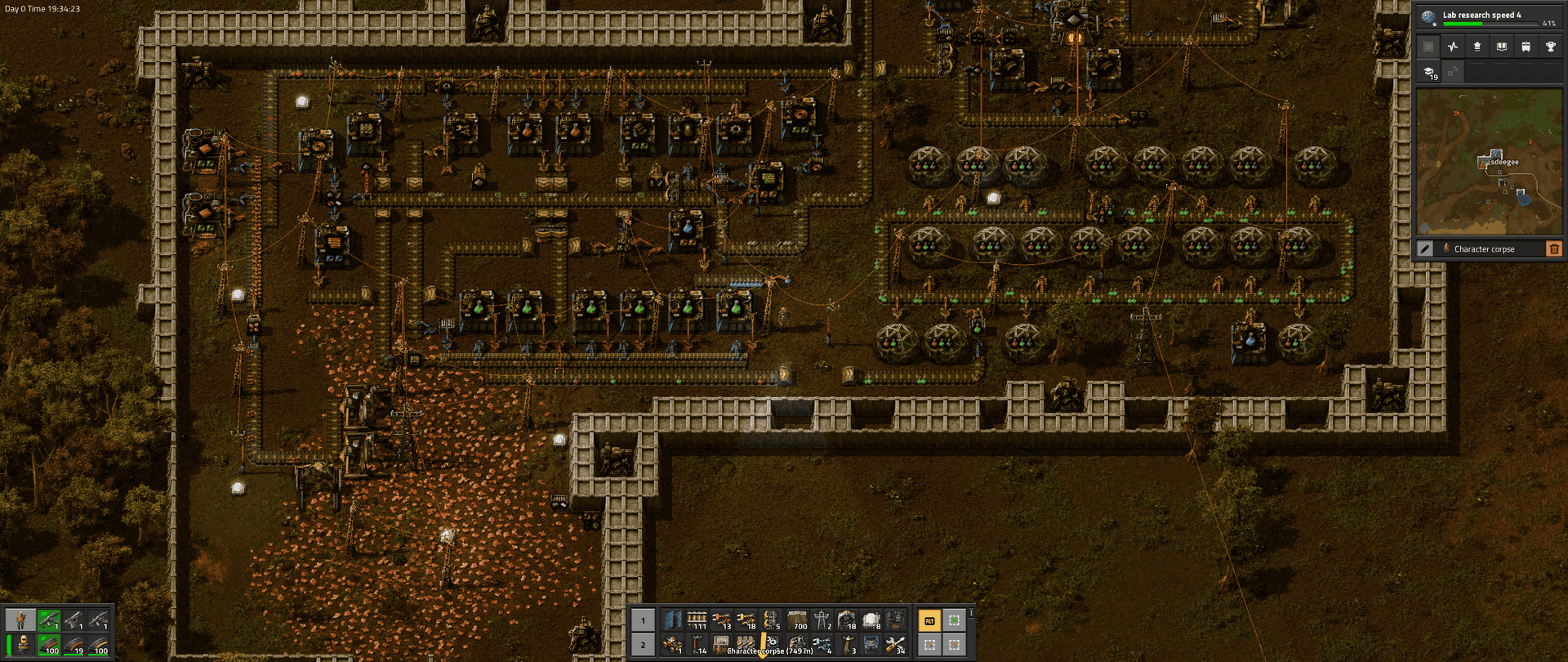Click the trophy achievements button

[1550, 47]
